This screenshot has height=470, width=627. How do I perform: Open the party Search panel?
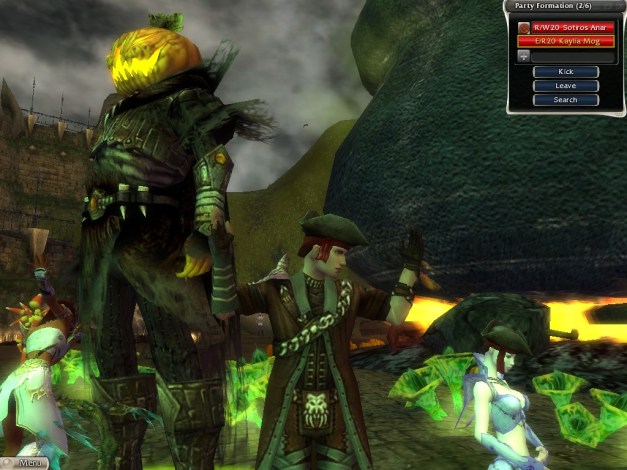pos(565,100)
